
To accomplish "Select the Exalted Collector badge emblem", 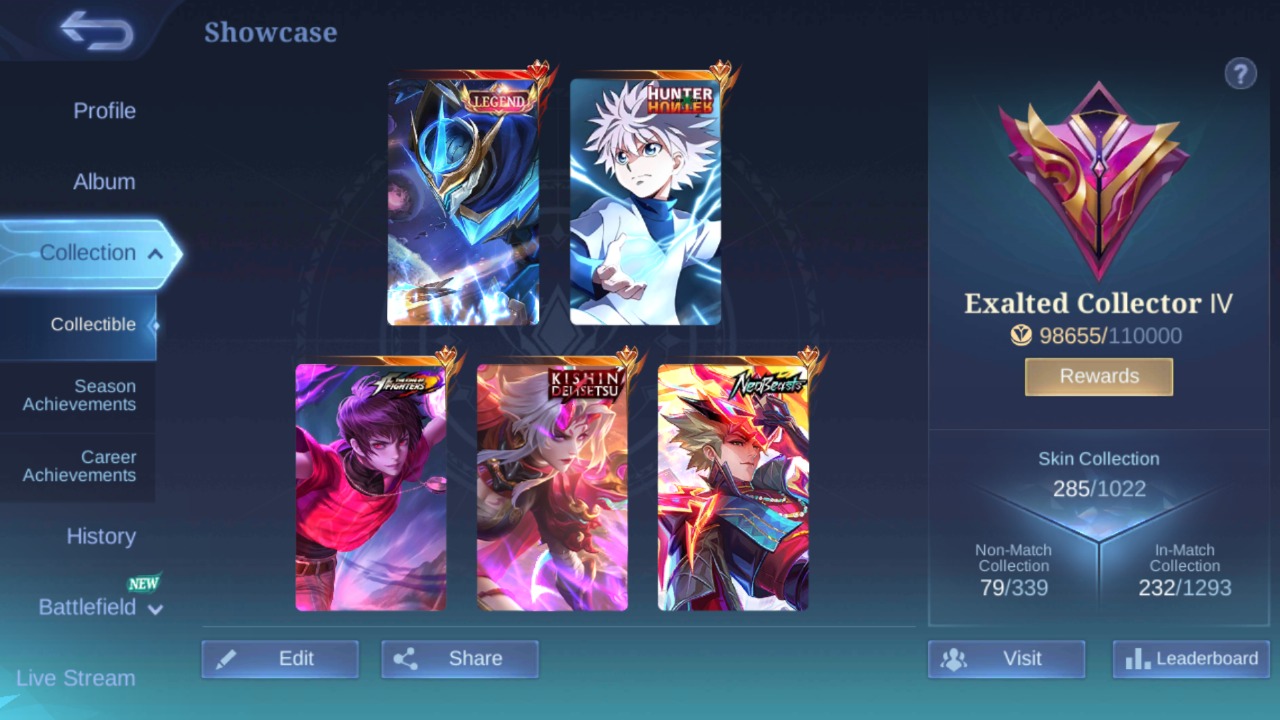I will pos(1098,180).
